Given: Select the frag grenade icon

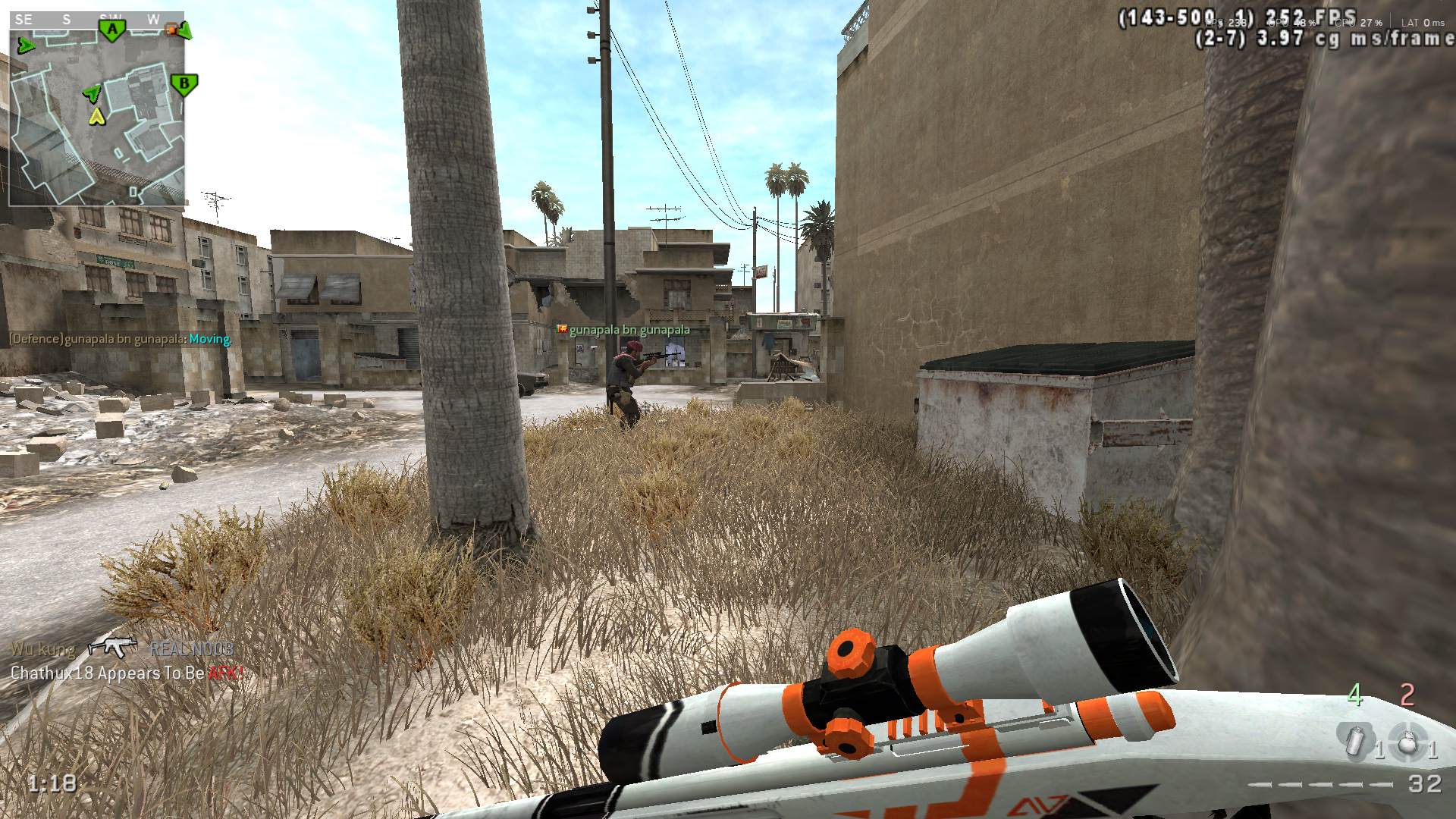Looking at the screenshot, I should (1407, 741).
